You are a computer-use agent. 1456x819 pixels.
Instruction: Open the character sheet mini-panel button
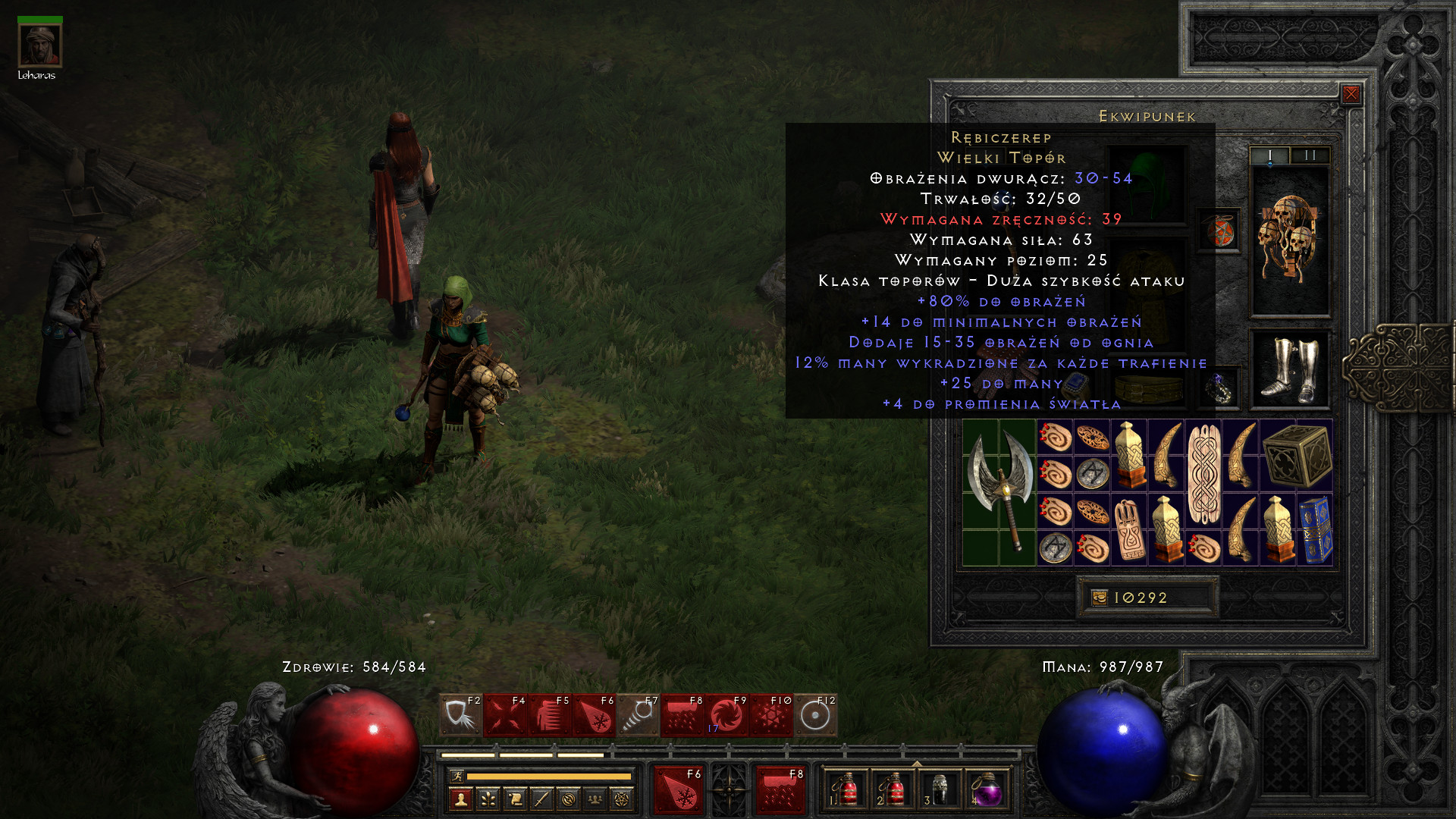tap(460, 799)
